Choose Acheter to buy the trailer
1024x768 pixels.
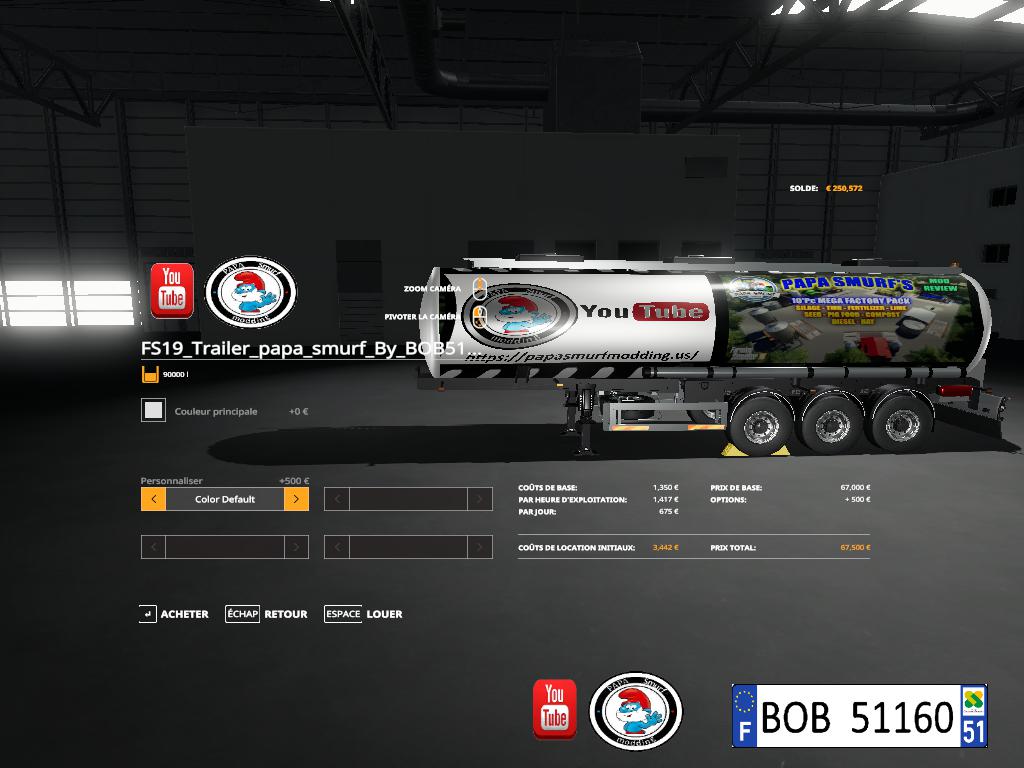[x=175, y=614]
